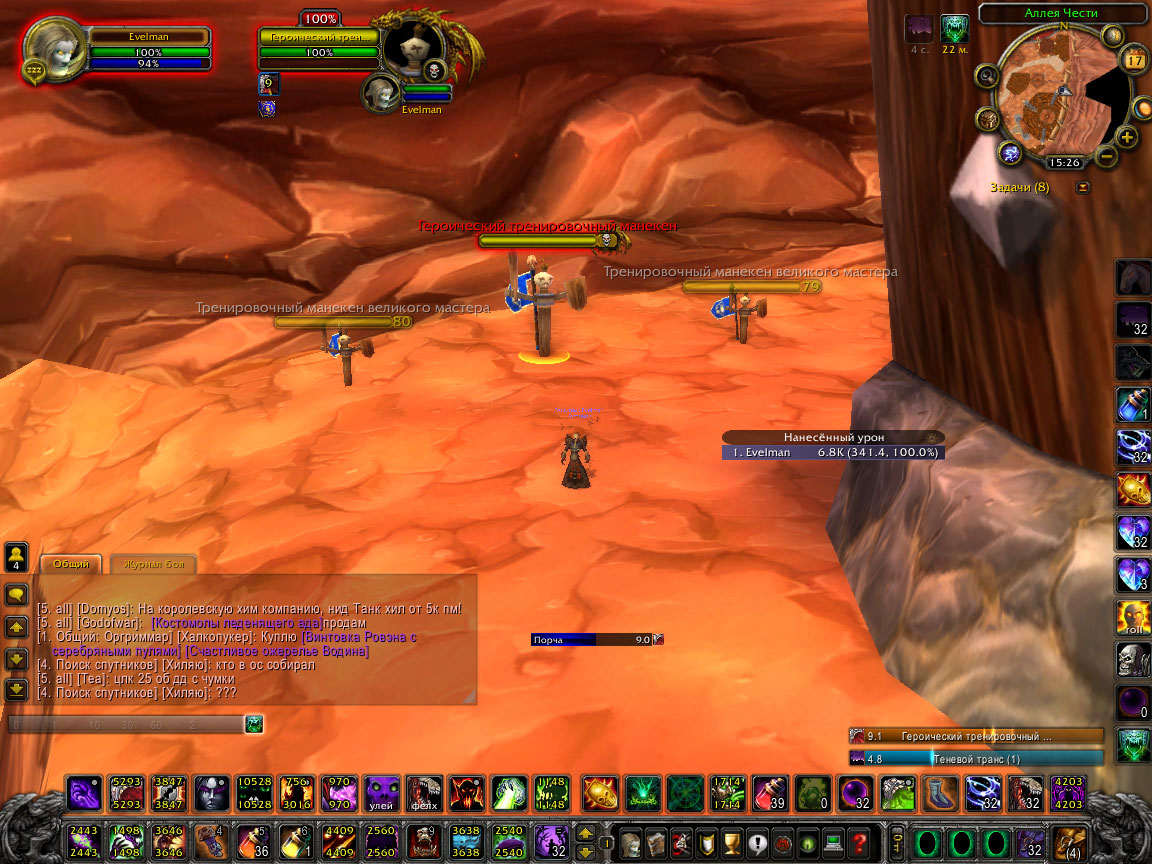Click the Аллея Чести zone name header
The image size is (1152, 864).
coord(1061,13)
